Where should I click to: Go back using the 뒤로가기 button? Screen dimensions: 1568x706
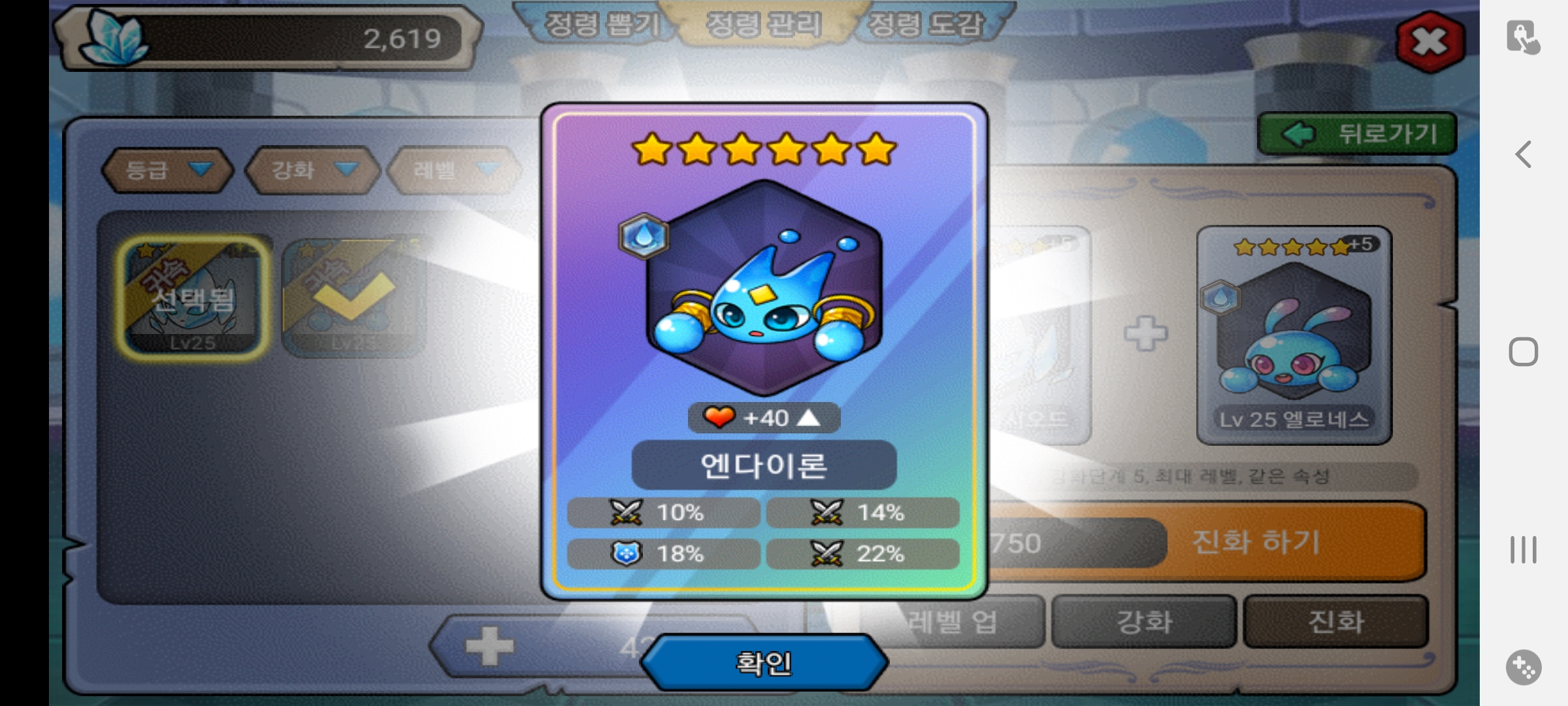1357,134
